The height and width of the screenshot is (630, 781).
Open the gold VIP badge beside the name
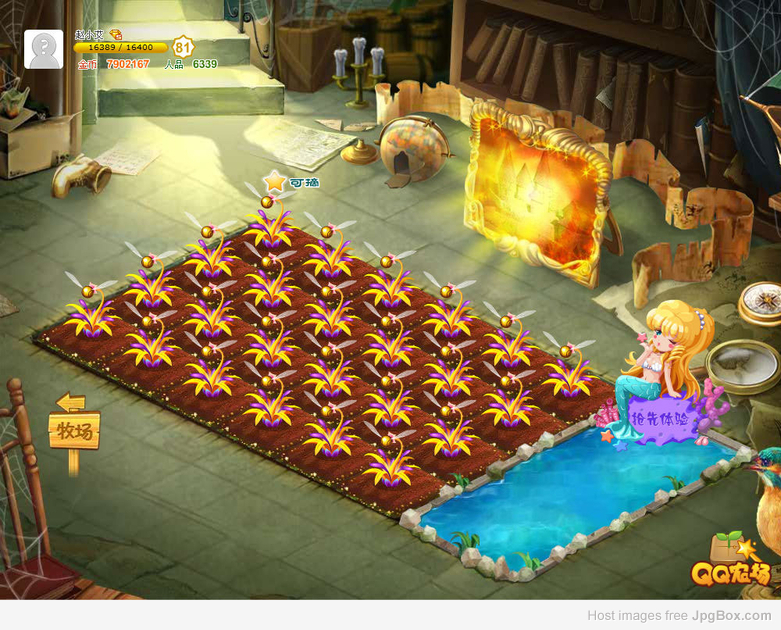[x=116, y=34]
